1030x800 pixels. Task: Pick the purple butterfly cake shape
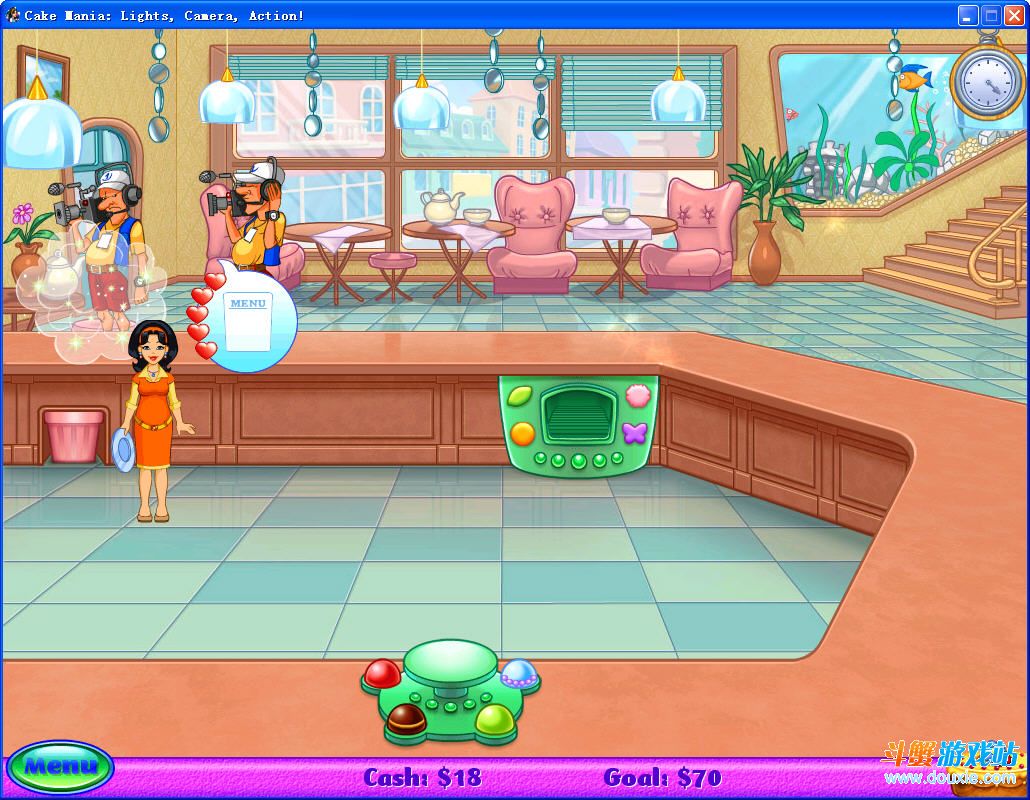coord(635,433)
